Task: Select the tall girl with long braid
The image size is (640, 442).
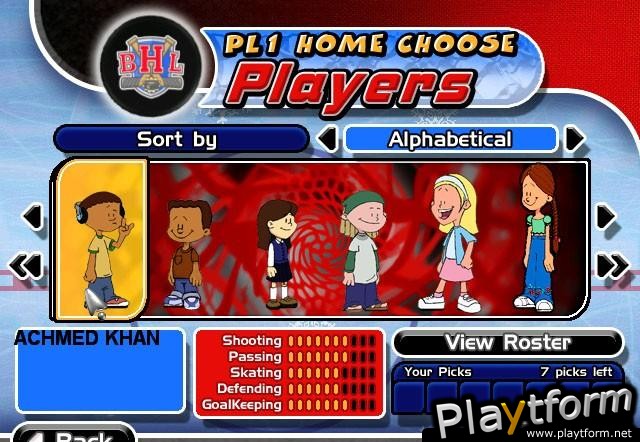Action: (x=537, y=238)
